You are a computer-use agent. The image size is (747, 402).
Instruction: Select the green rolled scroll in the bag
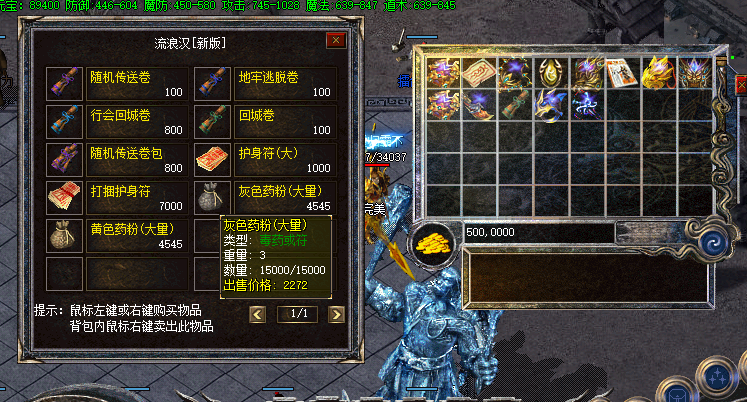(514, 105)
